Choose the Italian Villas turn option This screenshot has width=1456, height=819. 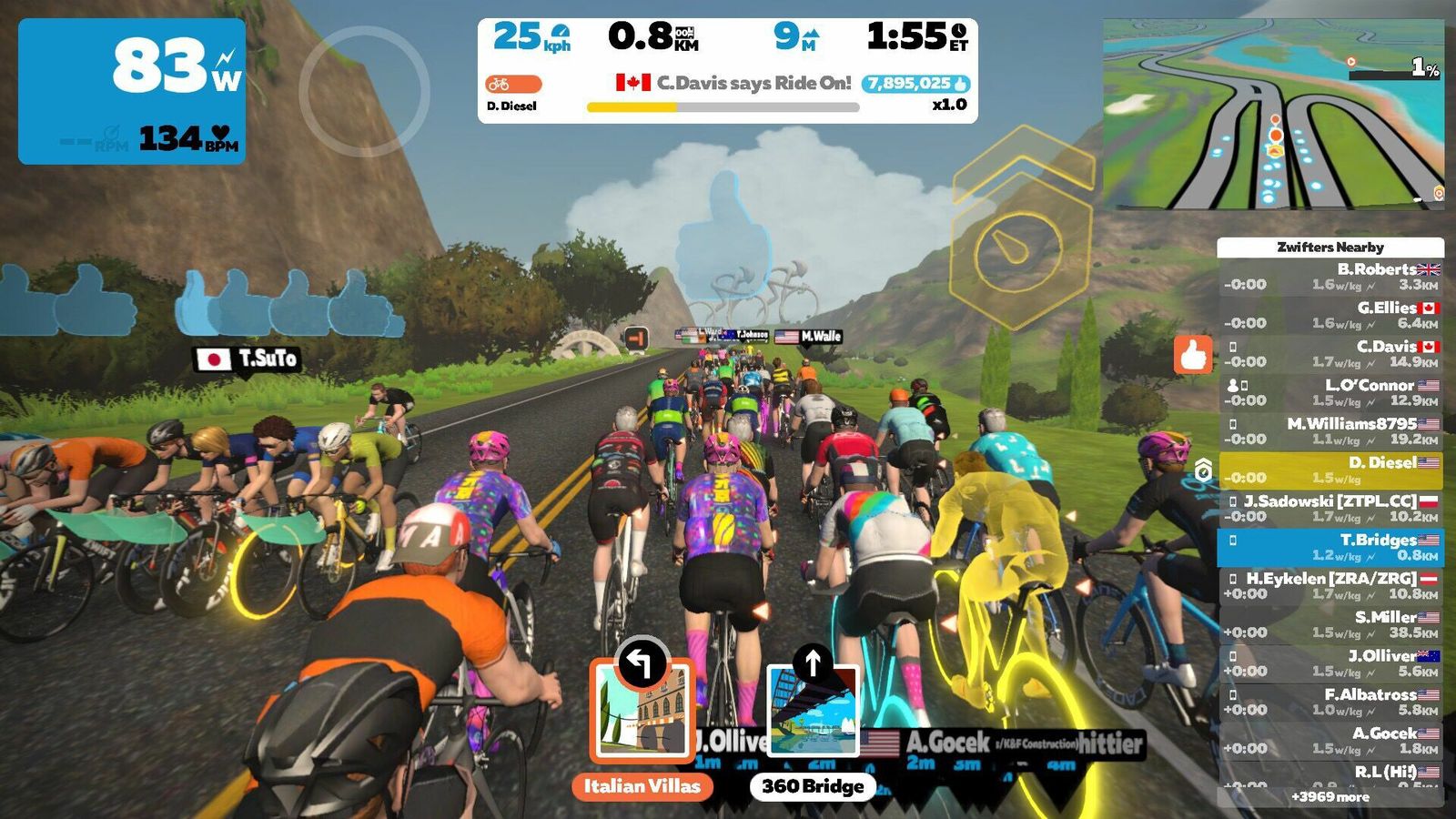(x=642, y=711)
